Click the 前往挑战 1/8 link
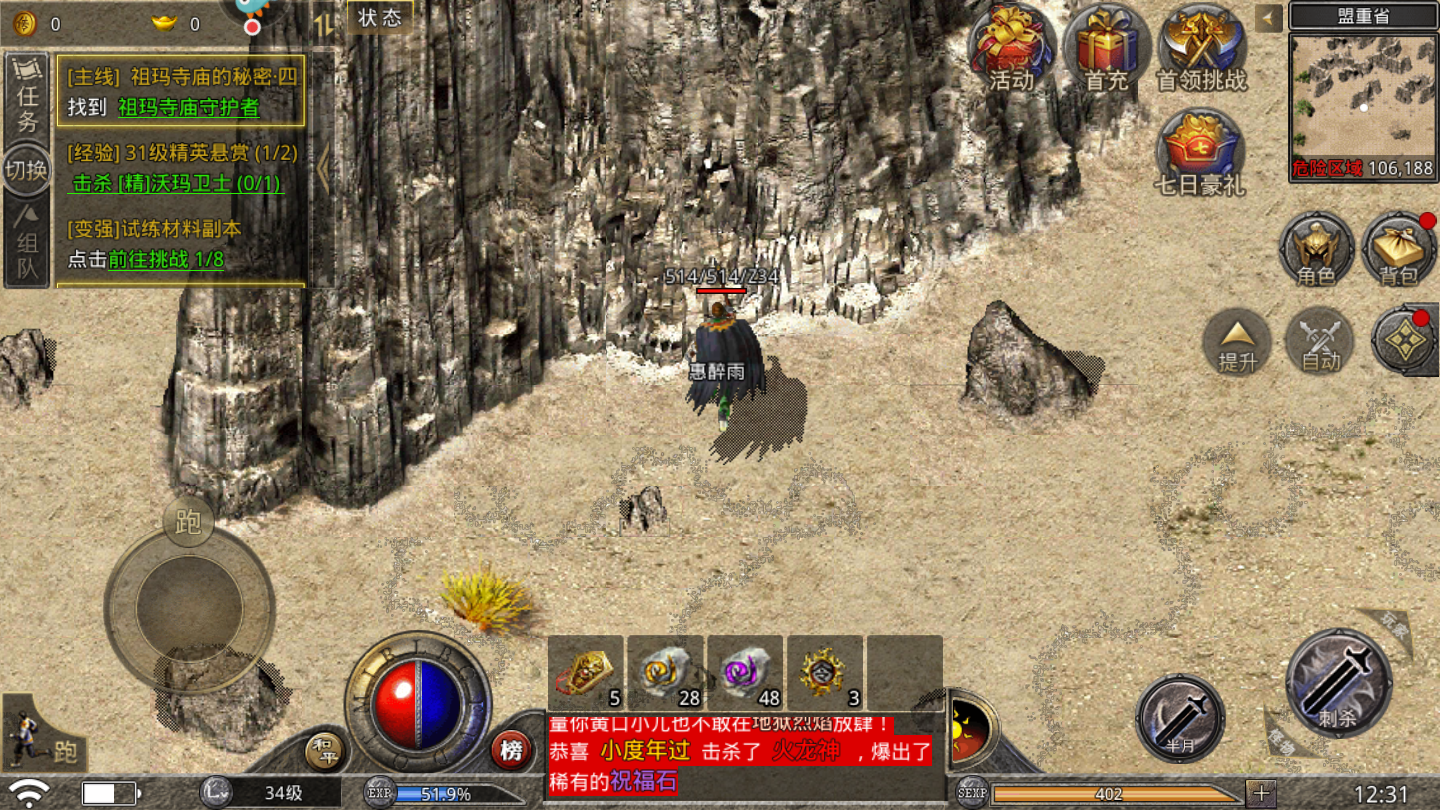 click(x=166, y=260)
